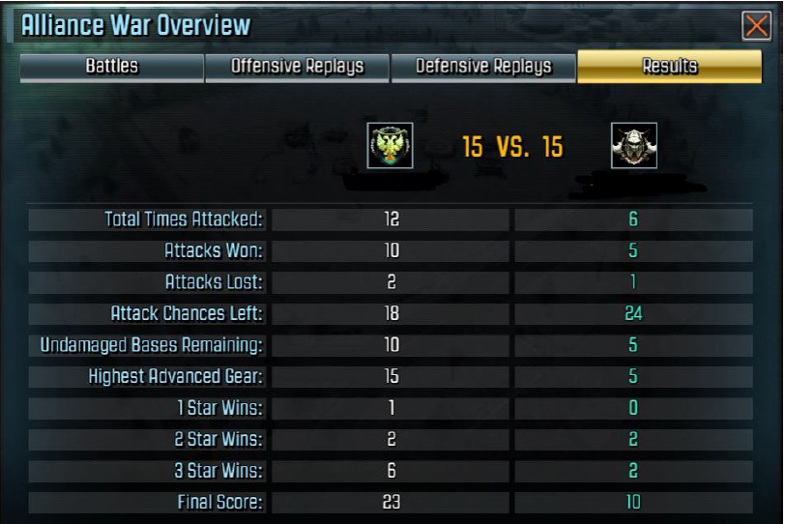The height and width of the screenshot is (524, 785).
Task: Click the green eagle alliance emblem
Action: pos(390,146)
